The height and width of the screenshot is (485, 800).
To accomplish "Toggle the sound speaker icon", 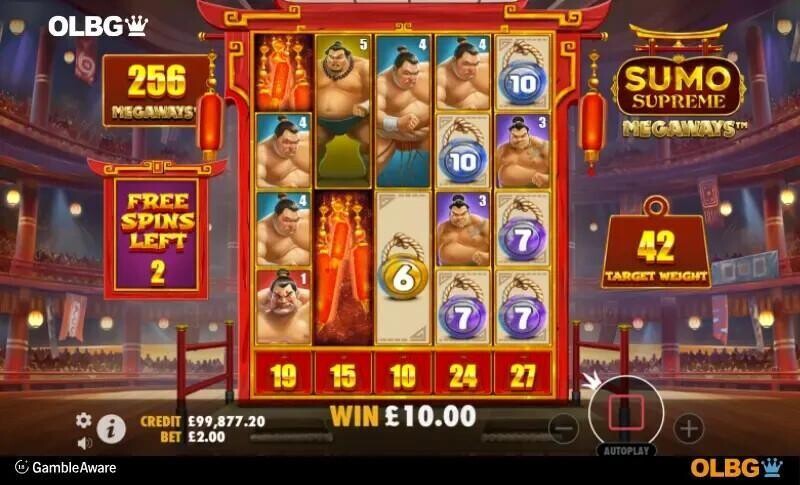I will [84, 442].
